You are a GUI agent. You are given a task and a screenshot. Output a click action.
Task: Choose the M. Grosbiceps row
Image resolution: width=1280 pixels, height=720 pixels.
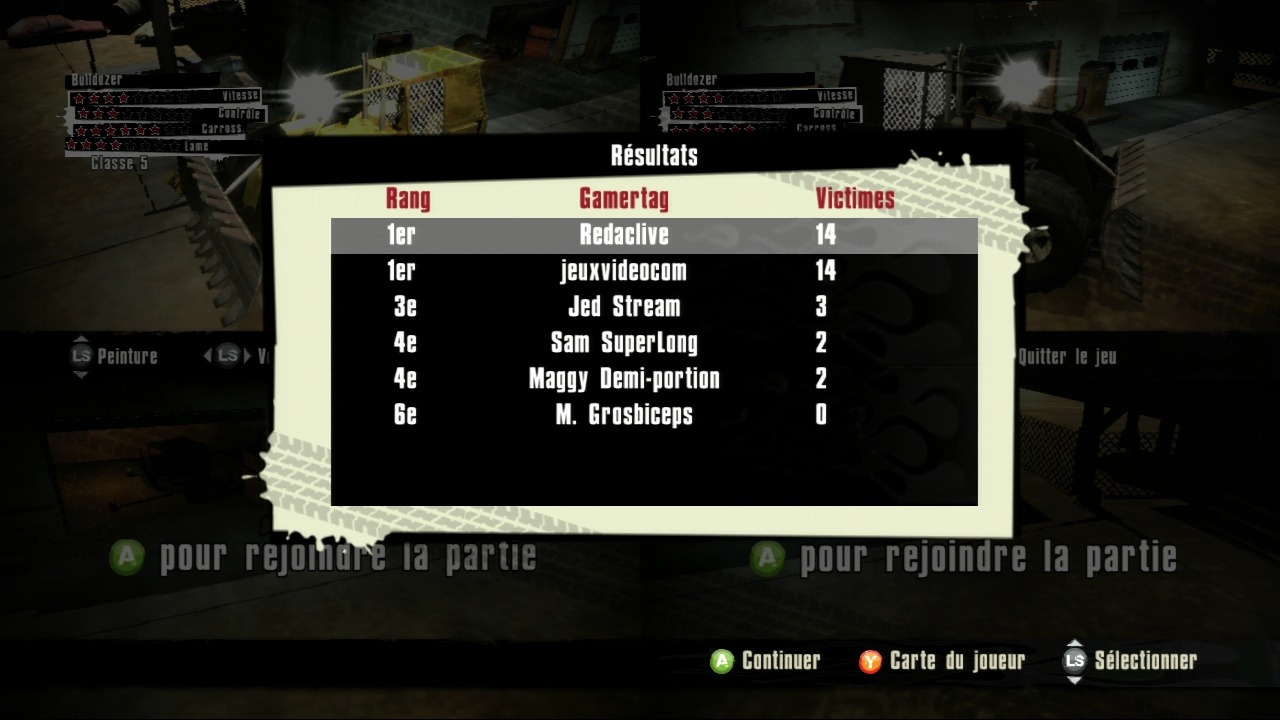click(x=624, y=415)
